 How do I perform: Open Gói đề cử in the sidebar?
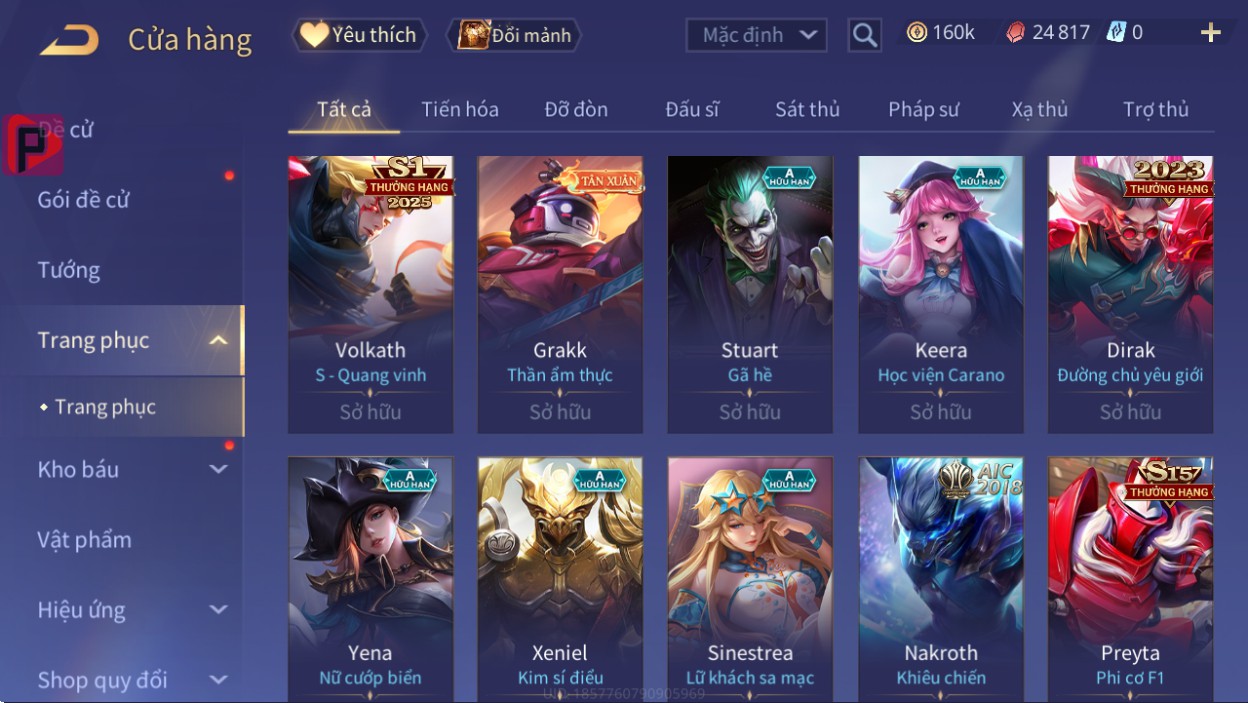point(84,200)
